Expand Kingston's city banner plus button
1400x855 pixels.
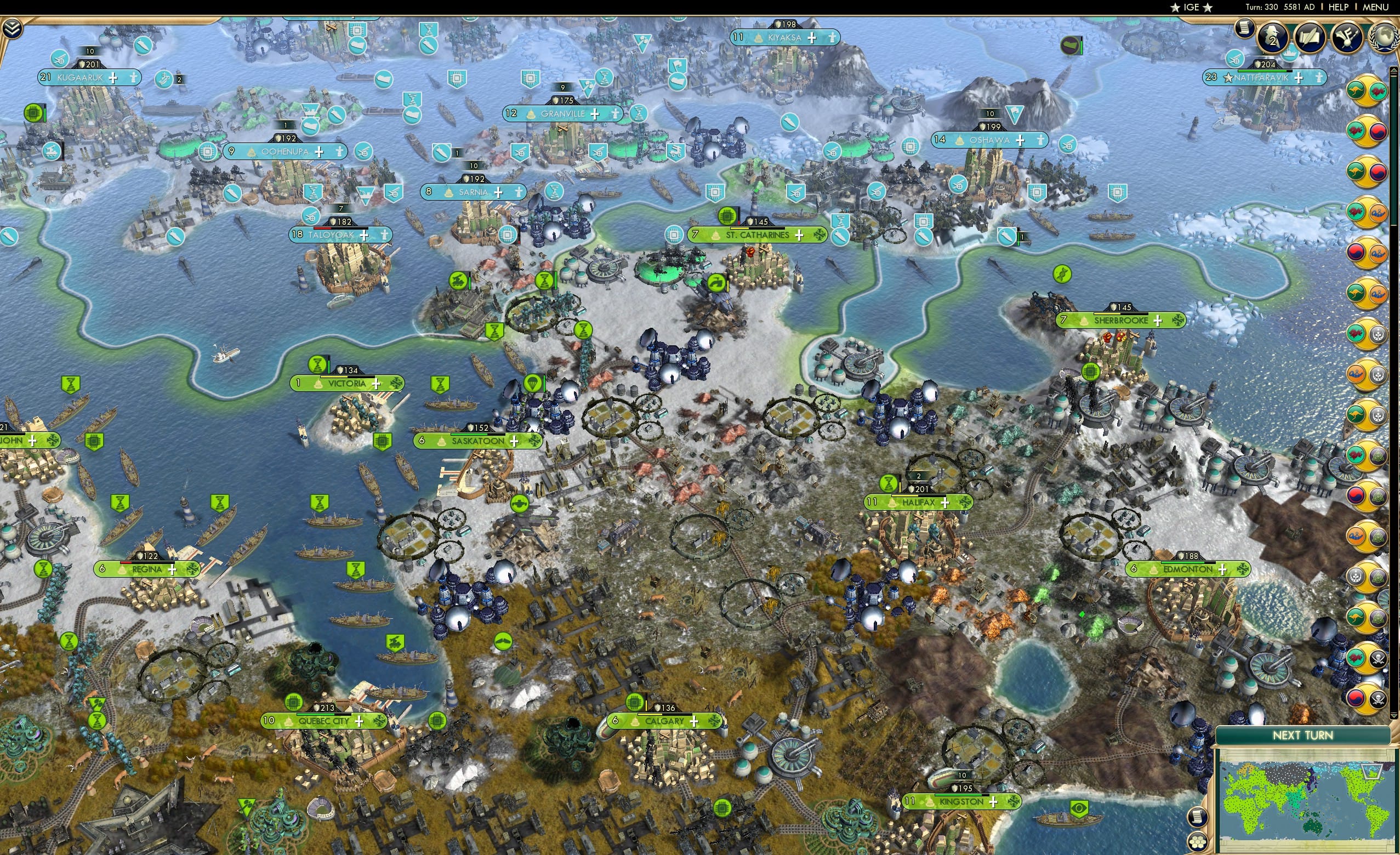(994, 803)
